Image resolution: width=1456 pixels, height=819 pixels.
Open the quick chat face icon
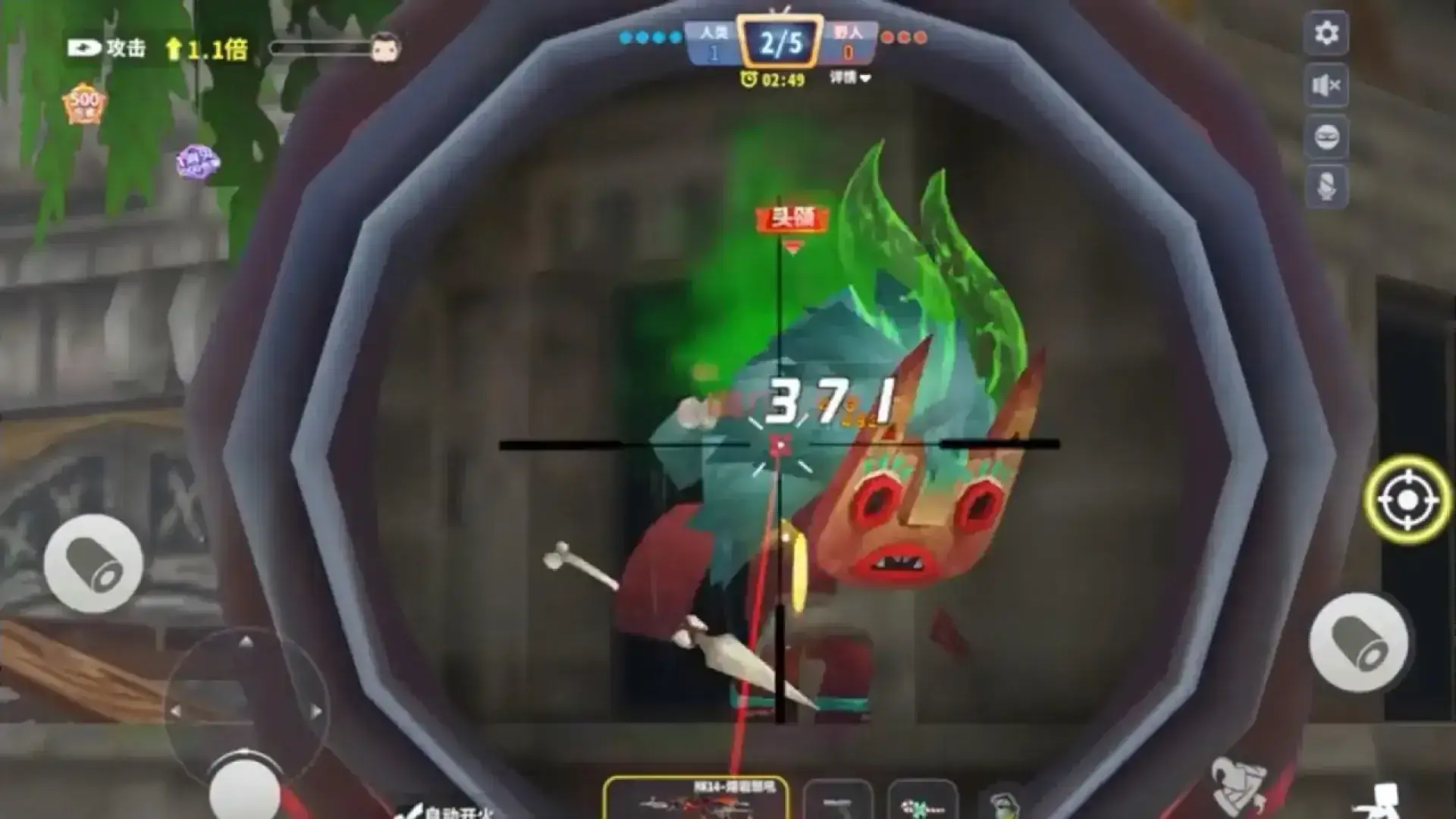[x=1326, y=137]
